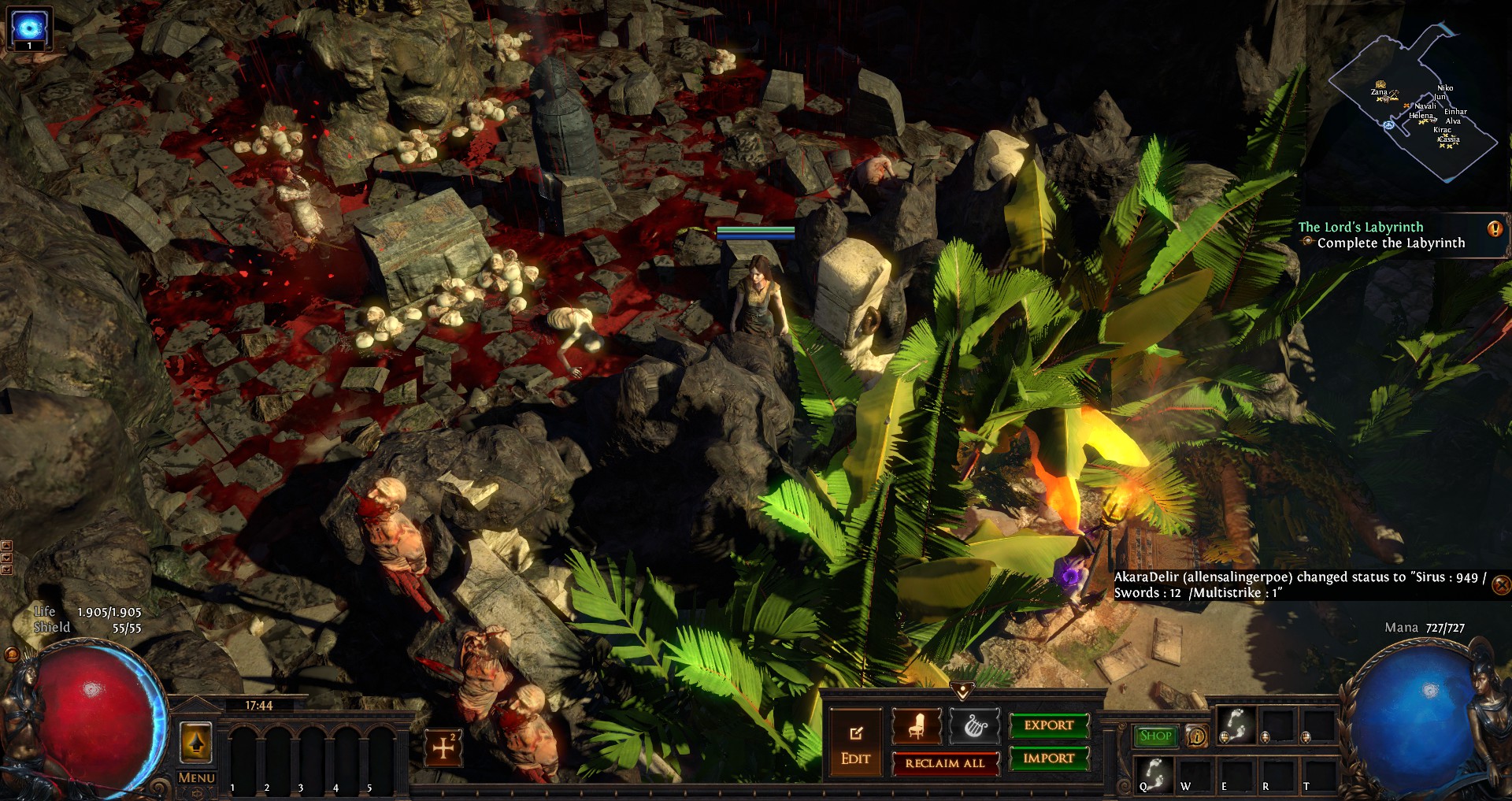Open the Menu button

coord(196,777)
